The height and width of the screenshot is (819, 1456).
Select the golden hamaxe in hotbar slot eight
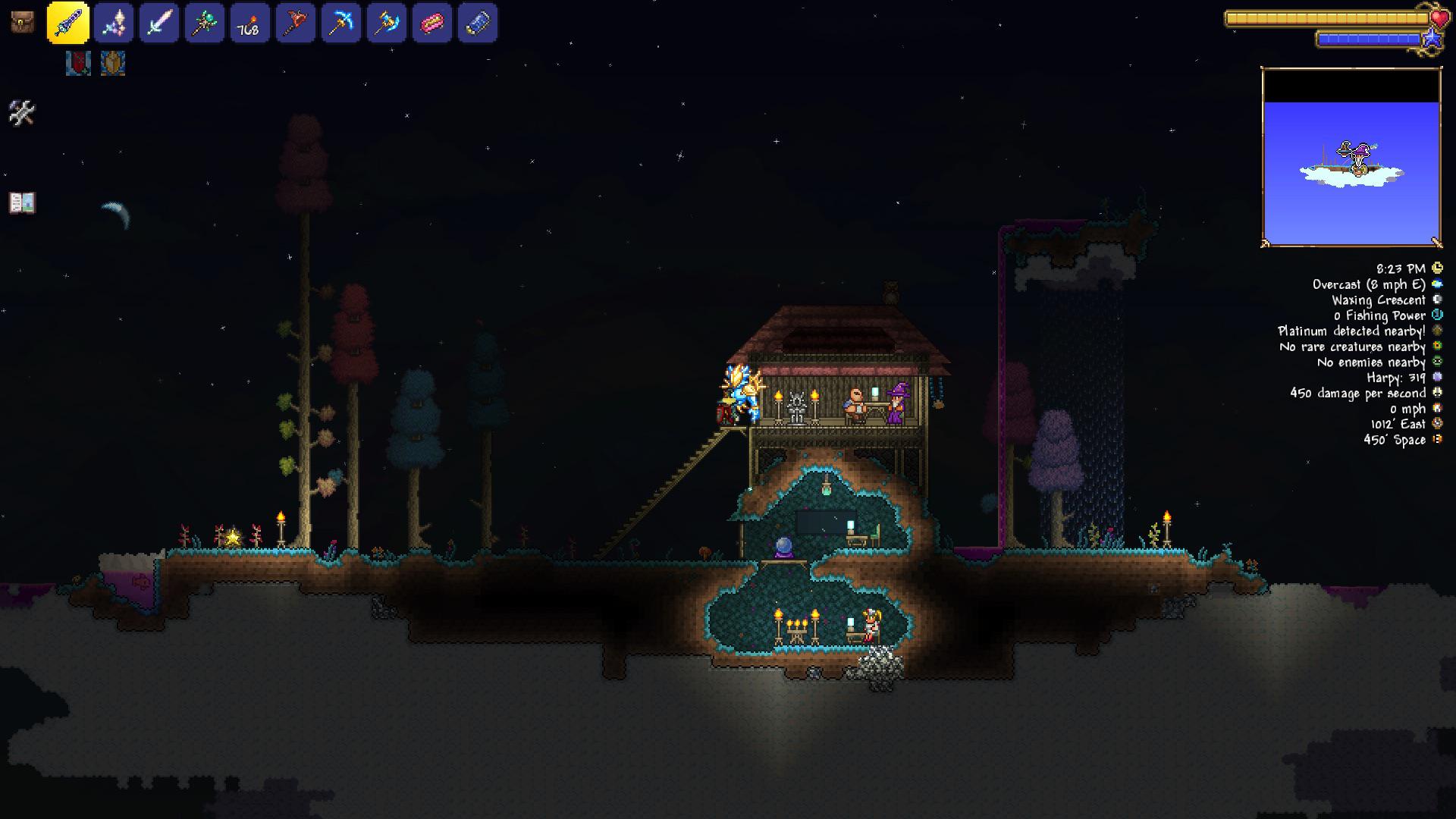pyautogui.click(x=386, y=24)
